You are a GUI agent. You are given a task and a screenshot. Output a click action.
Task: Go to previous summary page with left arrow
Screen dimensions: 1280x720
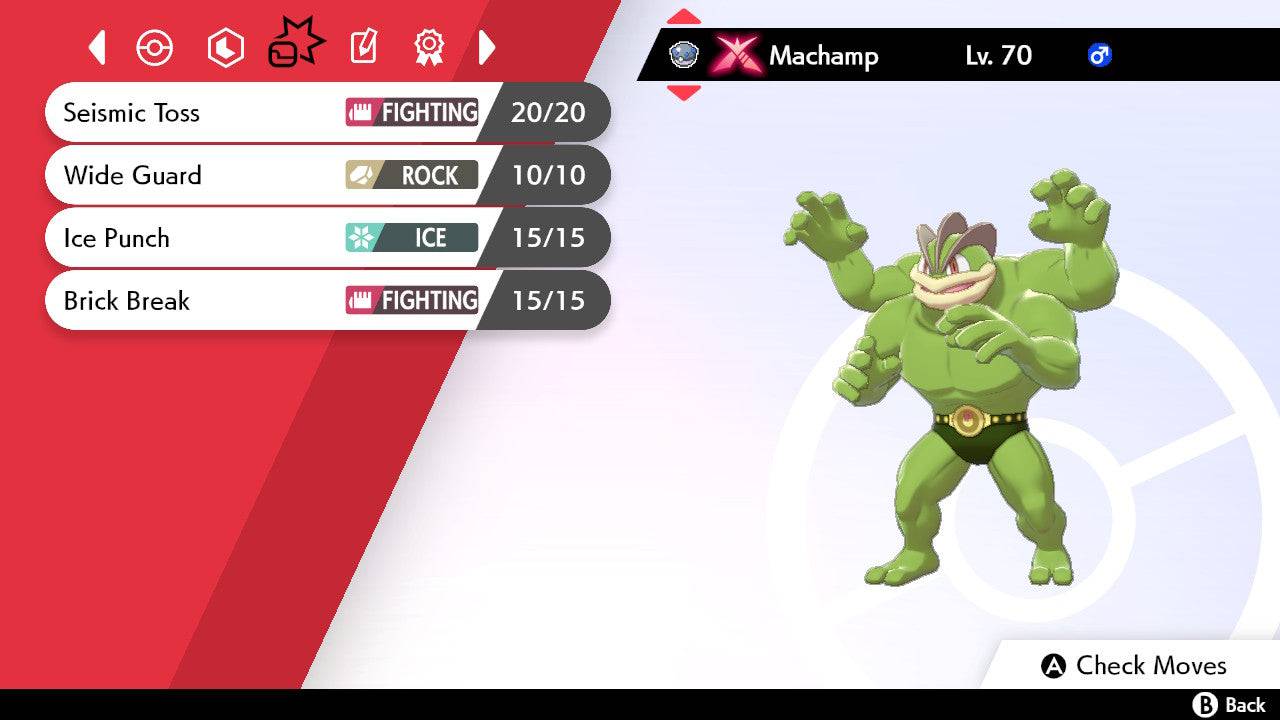click(x=97, y=47)
